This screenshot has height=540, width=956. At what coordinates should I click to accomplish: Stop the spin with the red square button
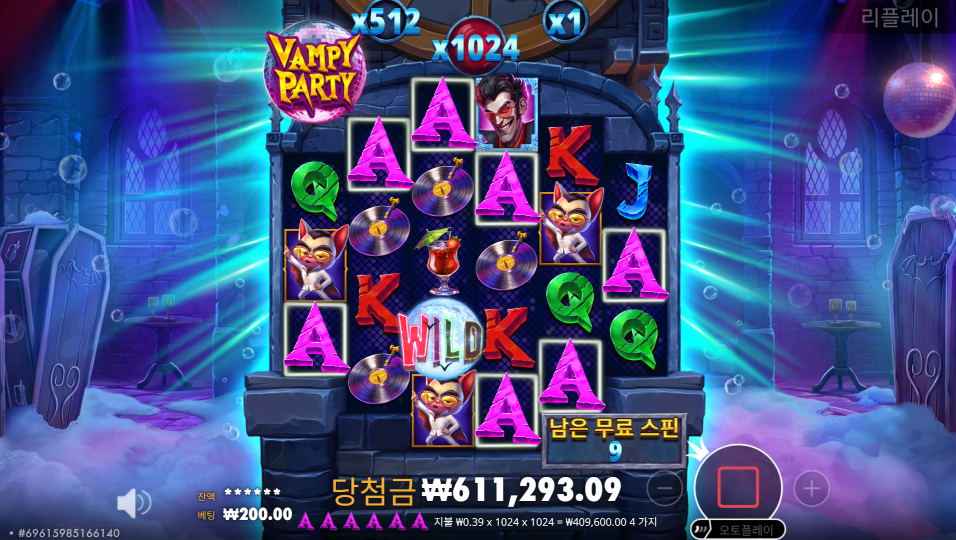[738, 487]
